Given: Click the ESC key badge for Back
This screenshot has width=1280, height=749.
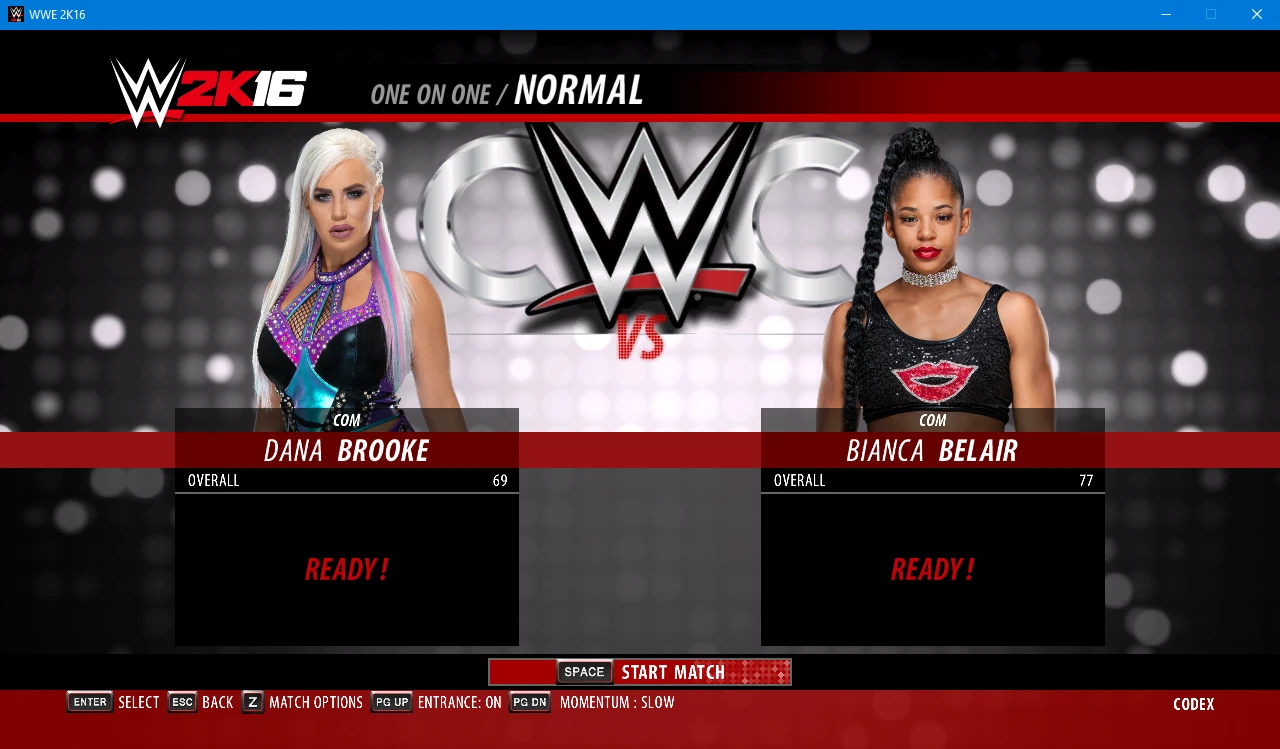Looking at the screenshot, I should [x=181, y=702].
